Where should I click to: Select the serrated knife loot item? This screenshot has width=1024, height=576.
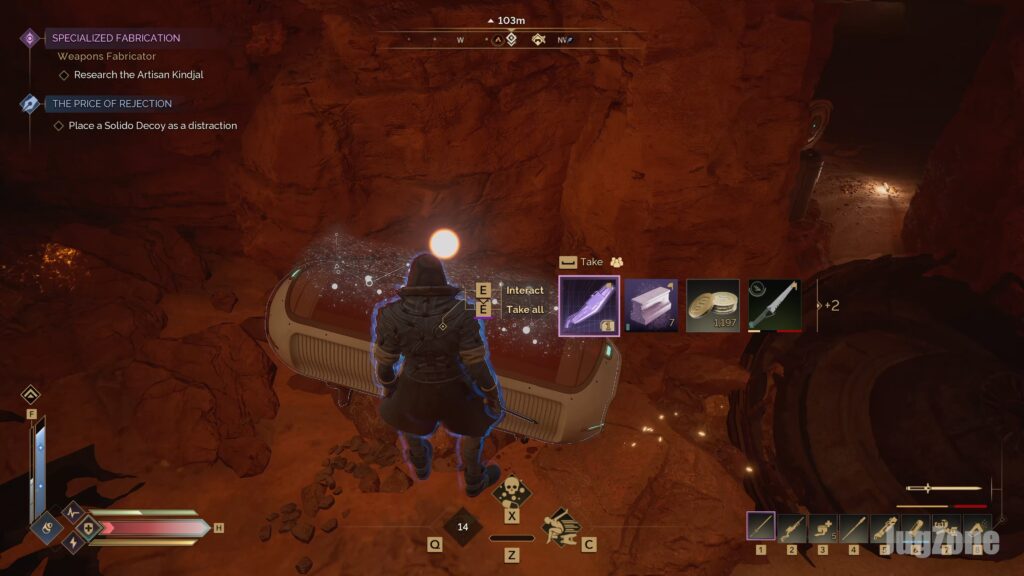(x=775, y=306)
